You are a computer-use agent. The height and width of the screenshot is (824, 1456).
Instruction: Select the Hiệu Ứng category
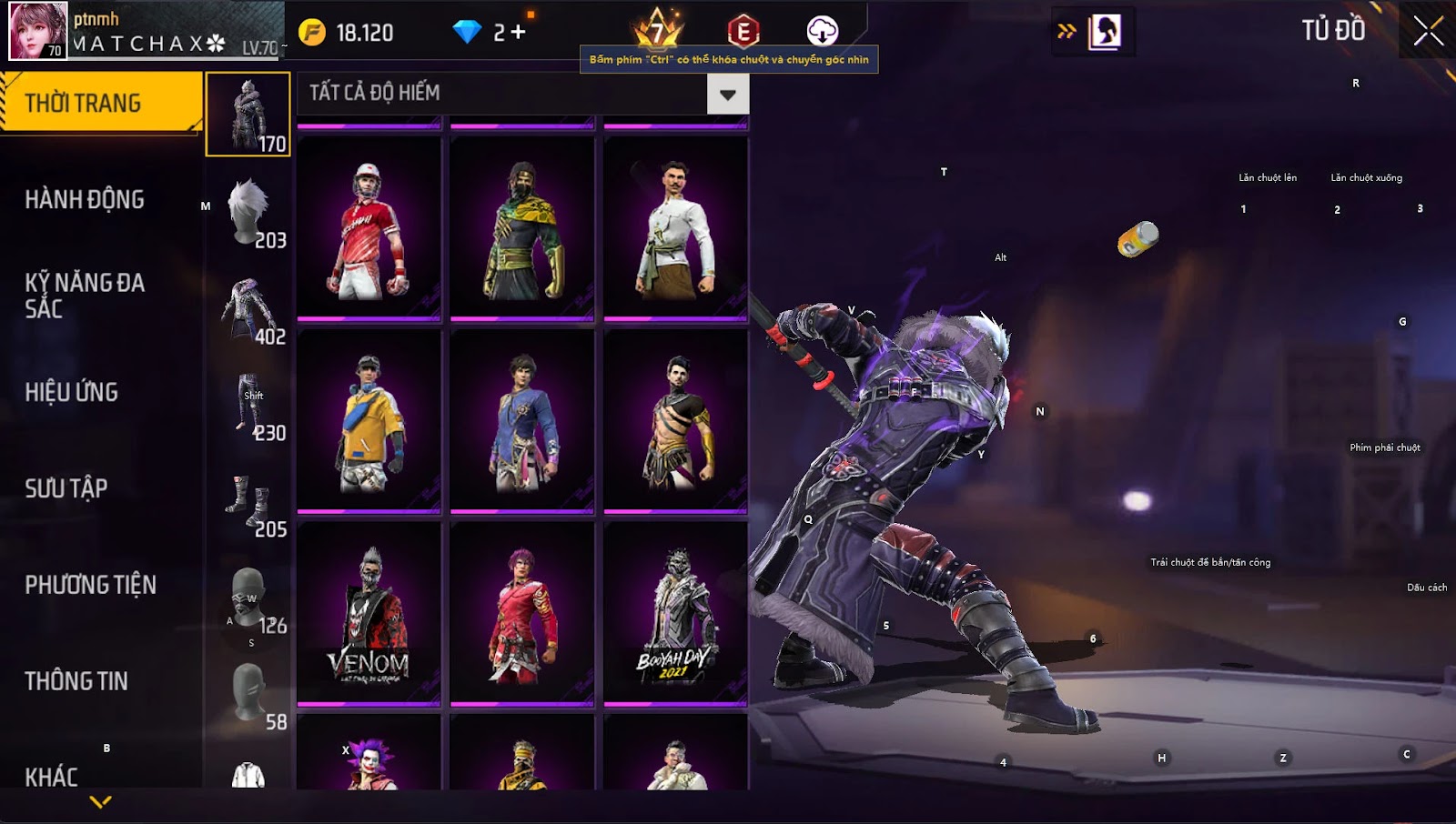(x=72, y=393)
